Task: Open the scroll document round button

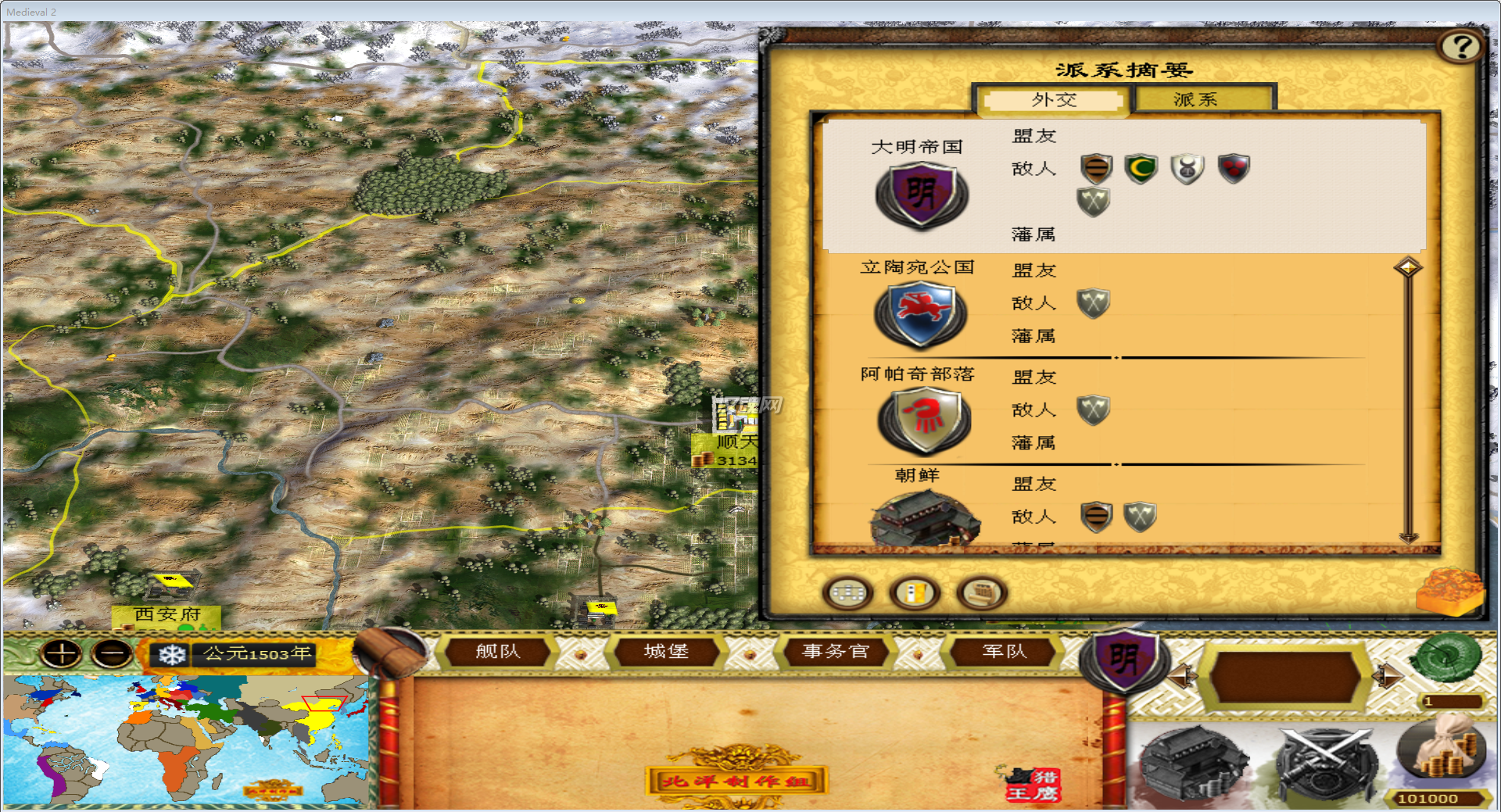Action: tap(982, 593)
